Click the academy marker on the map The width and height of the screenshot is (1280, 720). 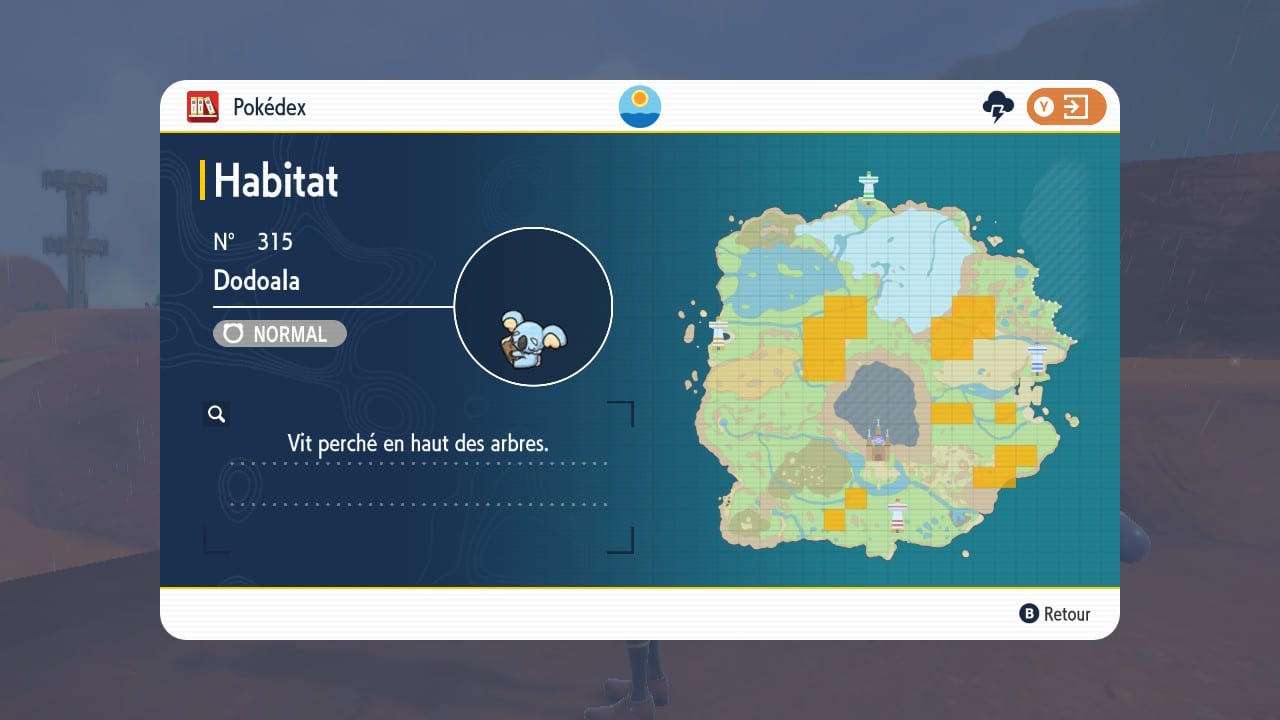pyautogui.click(x=879, y=441)
